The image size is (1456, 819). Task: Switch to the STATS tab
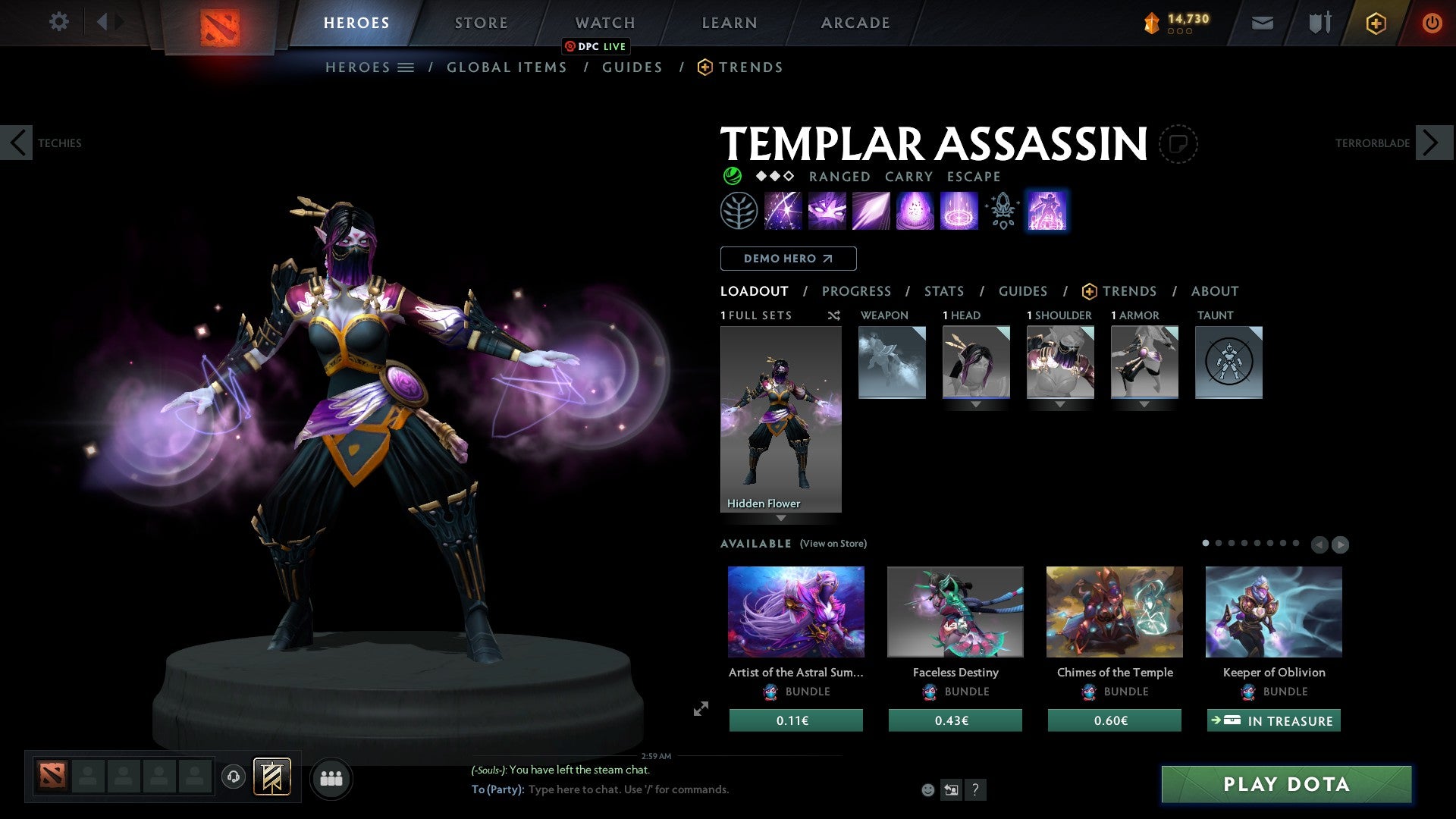(943, 290)
